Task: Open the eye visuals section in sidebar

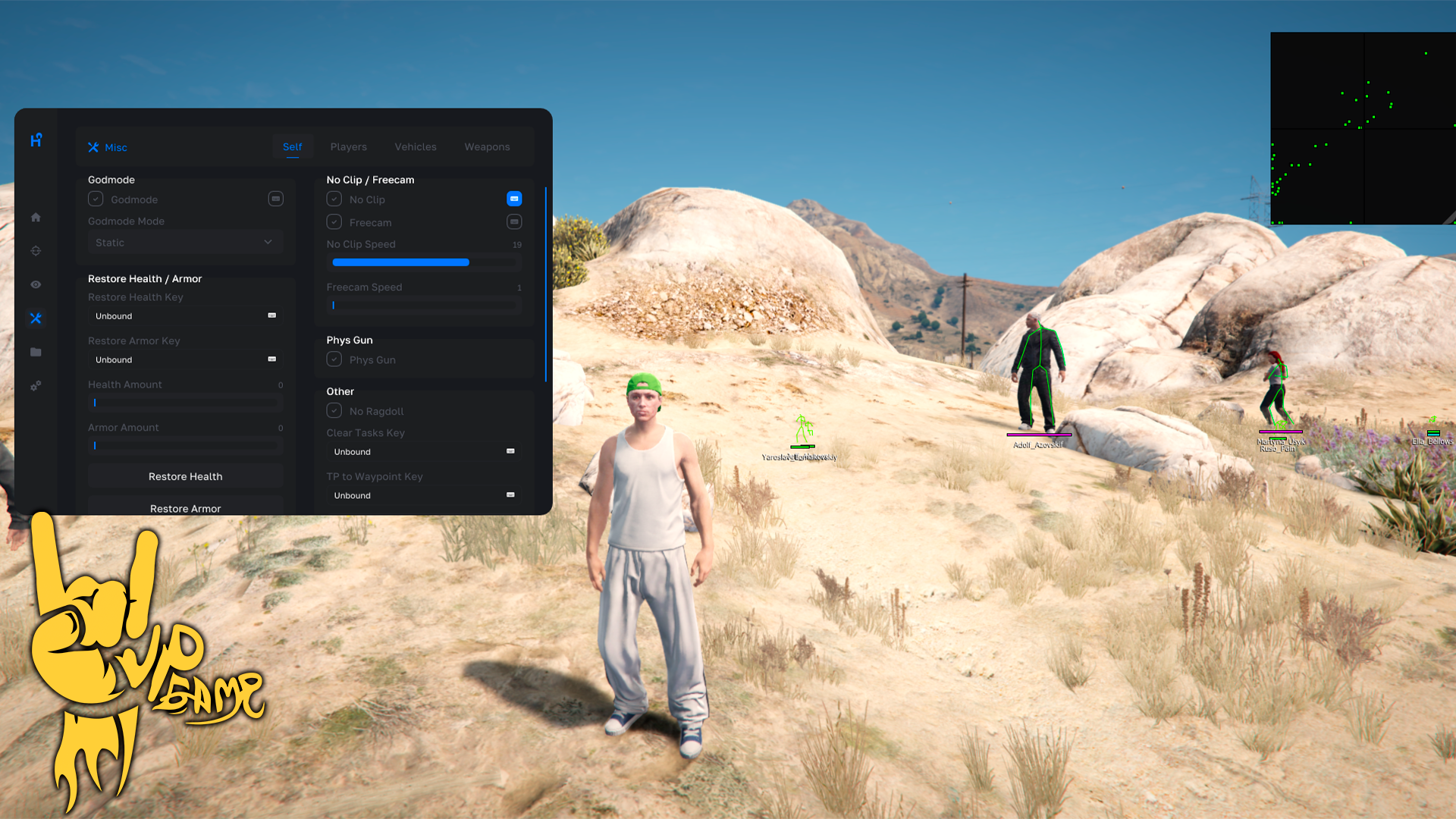Action: [x=36, y=284]
